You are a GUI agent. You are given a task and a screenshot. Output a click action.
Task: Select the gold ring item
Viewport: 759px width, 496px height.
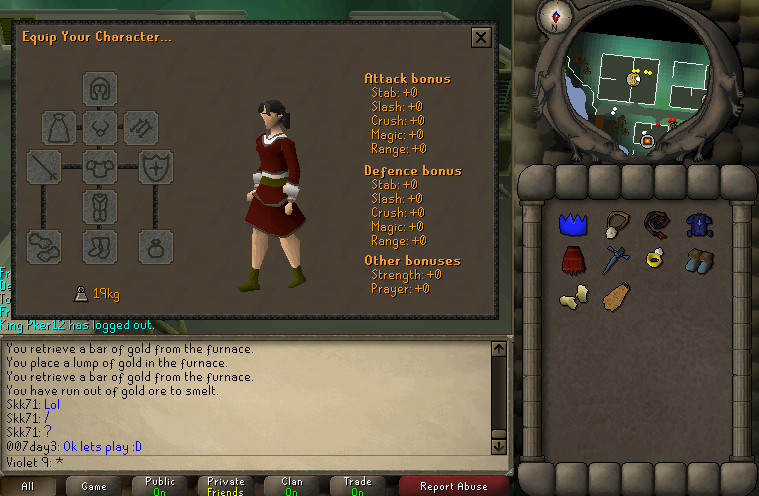point(656,260)
